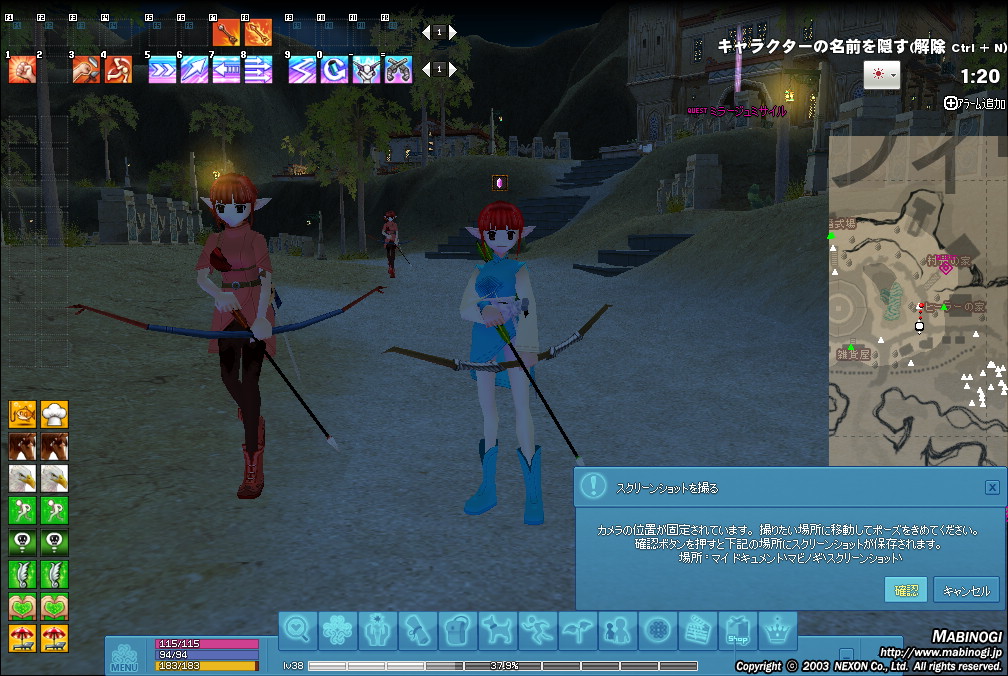Use the dual pistols skill icon
This screenshot has height=676, width=1008.
[x=398, y=69]
